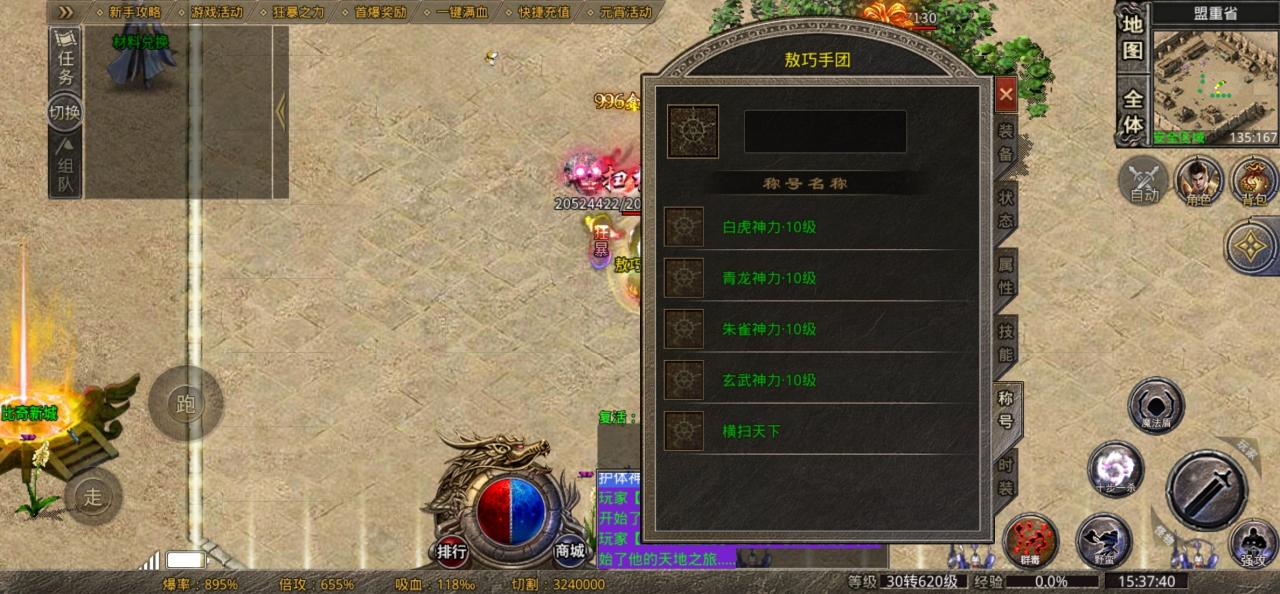Open the 排行 rankings button

(x=452, y=550)
